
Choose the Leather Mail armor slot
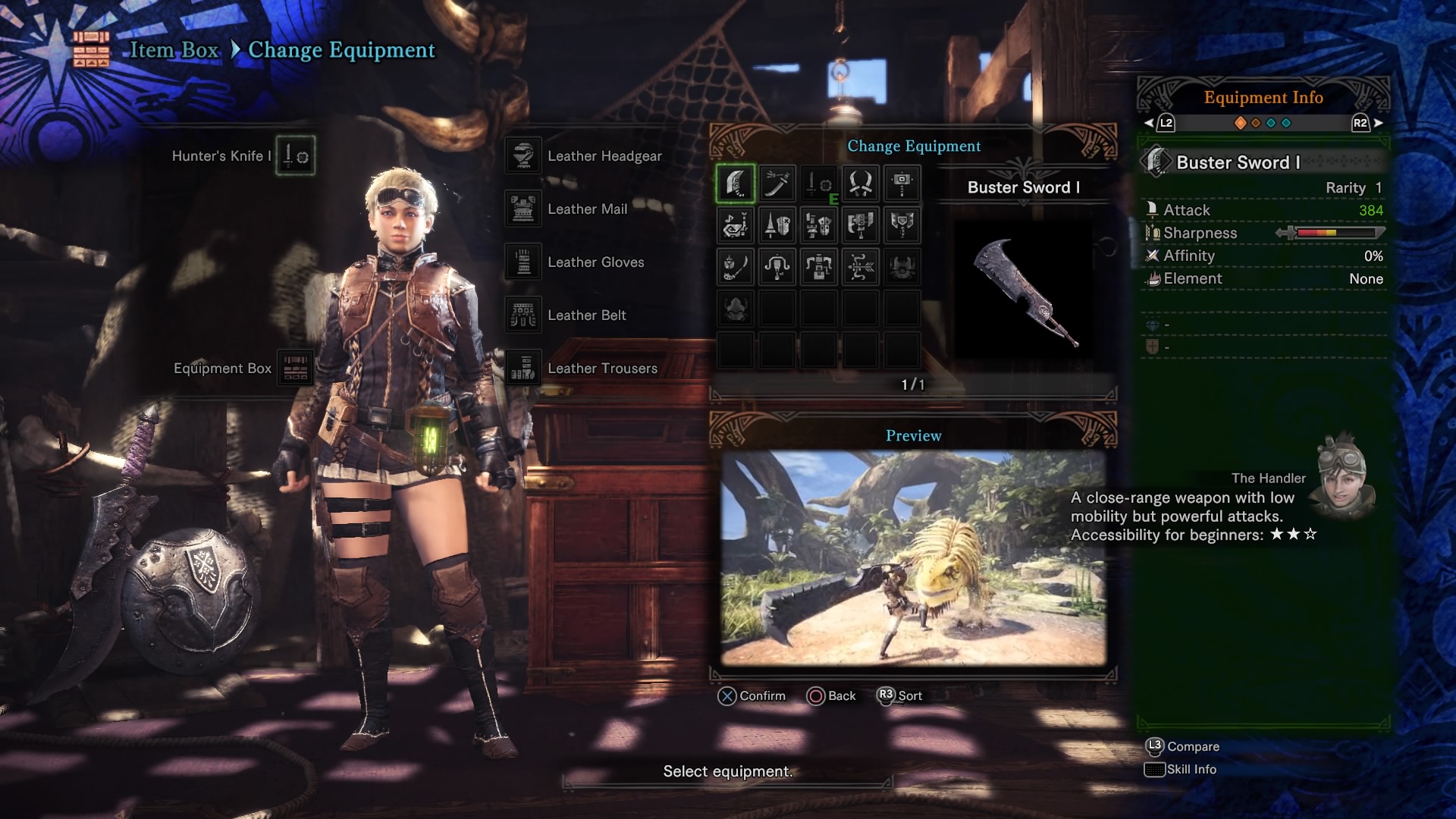(523, 209)
